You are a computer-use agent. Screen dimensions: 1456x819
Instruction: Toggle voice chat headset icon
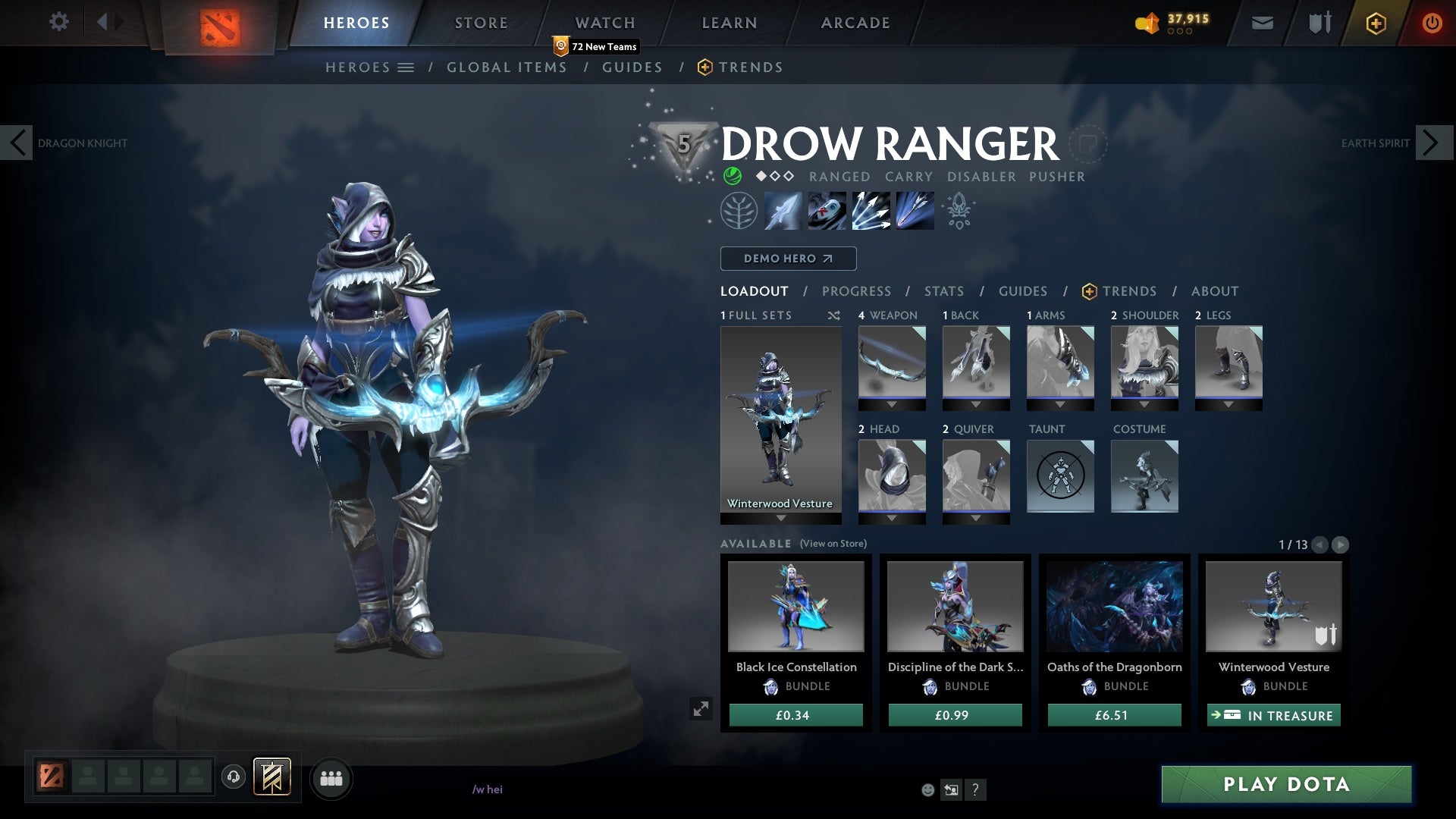[233, 776]
